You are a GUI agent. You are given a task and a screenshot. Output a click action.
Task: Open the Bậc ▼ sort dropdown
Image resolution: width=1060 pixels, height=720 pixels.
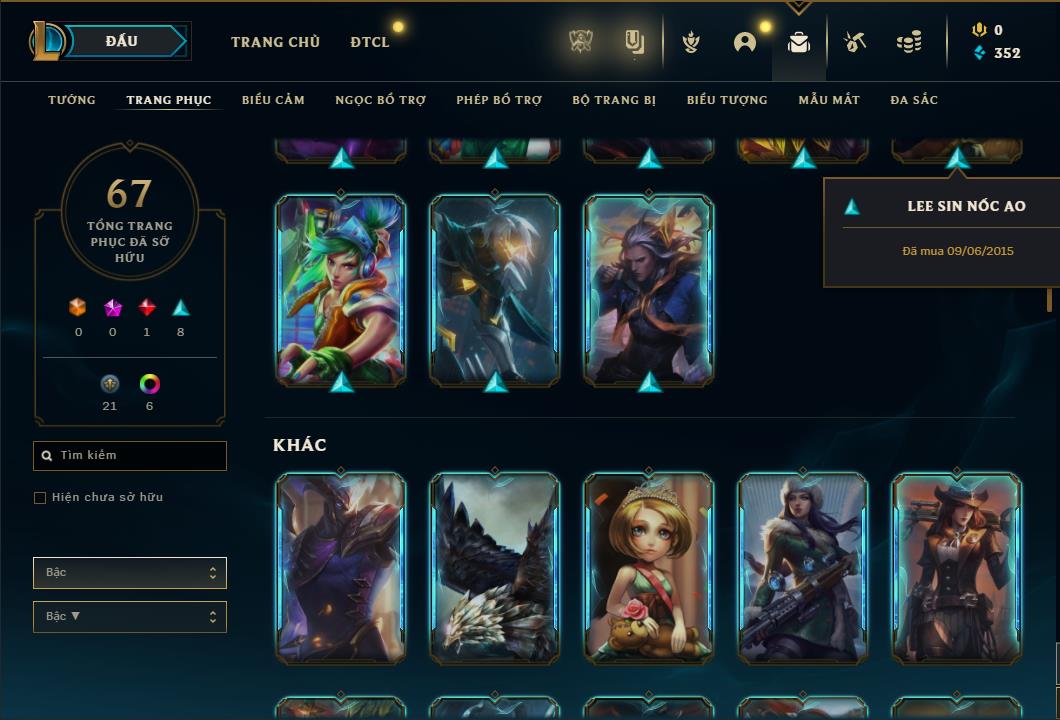[130, 617]
